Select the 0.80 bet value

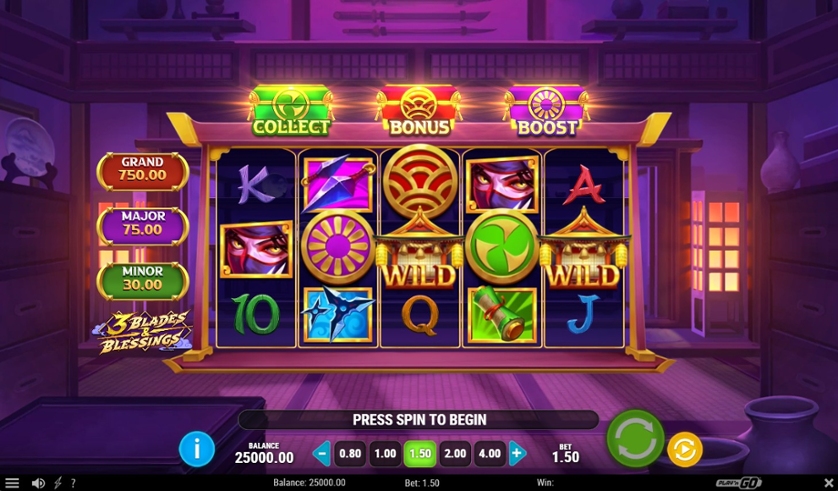[x=350, y=453]
